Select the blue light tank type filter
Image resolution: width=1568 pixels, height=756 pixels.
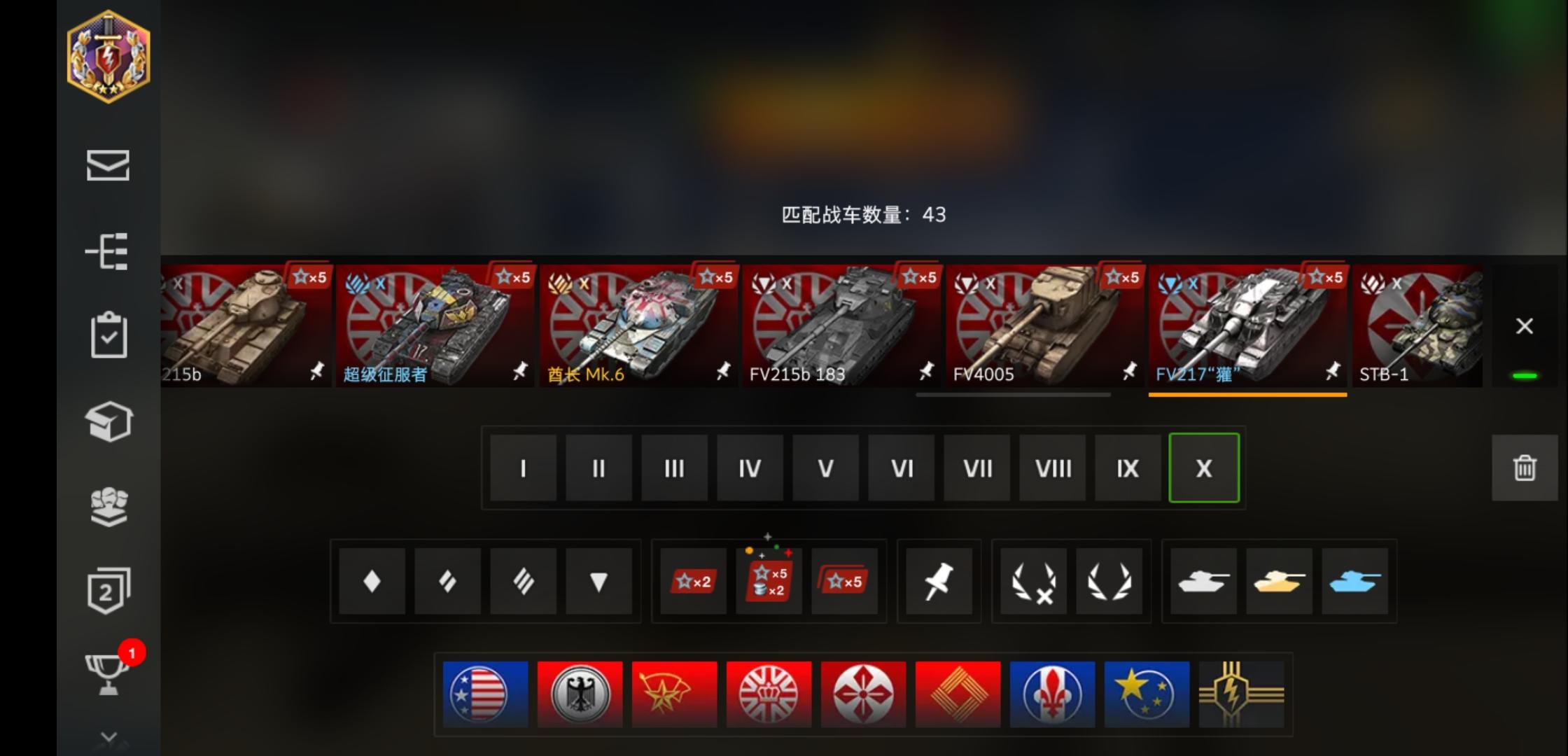[1355, 582]
